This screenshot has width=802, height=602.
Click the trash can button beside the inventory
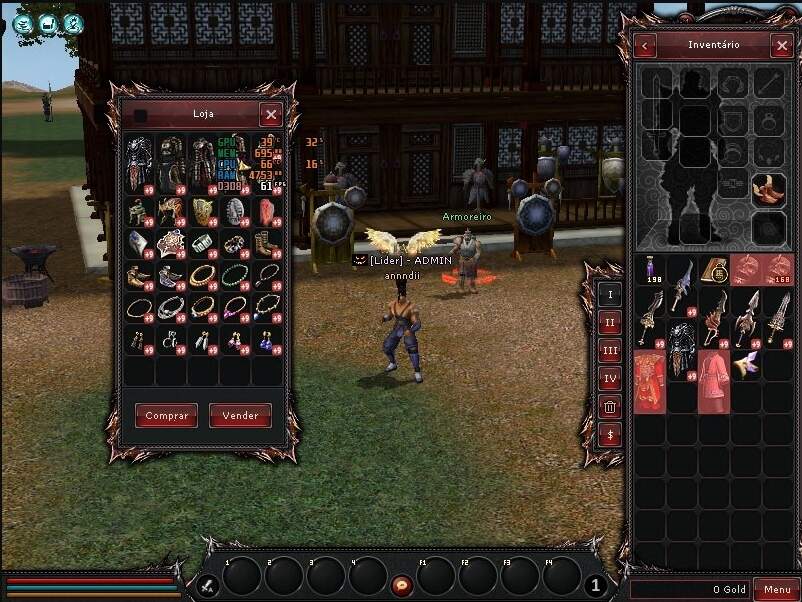(x=610, y=406)
